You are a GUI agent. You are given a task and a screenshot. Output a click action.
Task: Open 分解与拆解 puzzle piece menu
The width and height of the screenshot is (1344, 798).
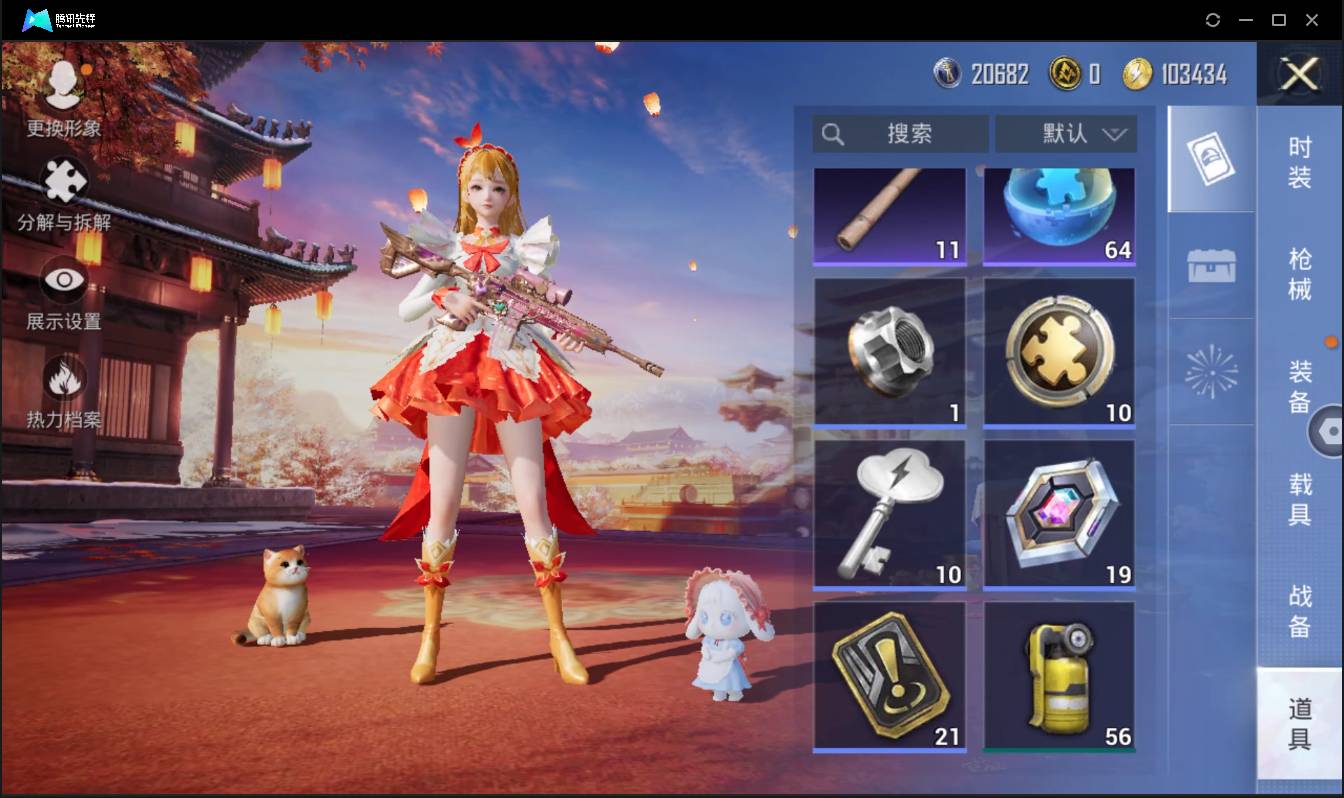(64, 194)
